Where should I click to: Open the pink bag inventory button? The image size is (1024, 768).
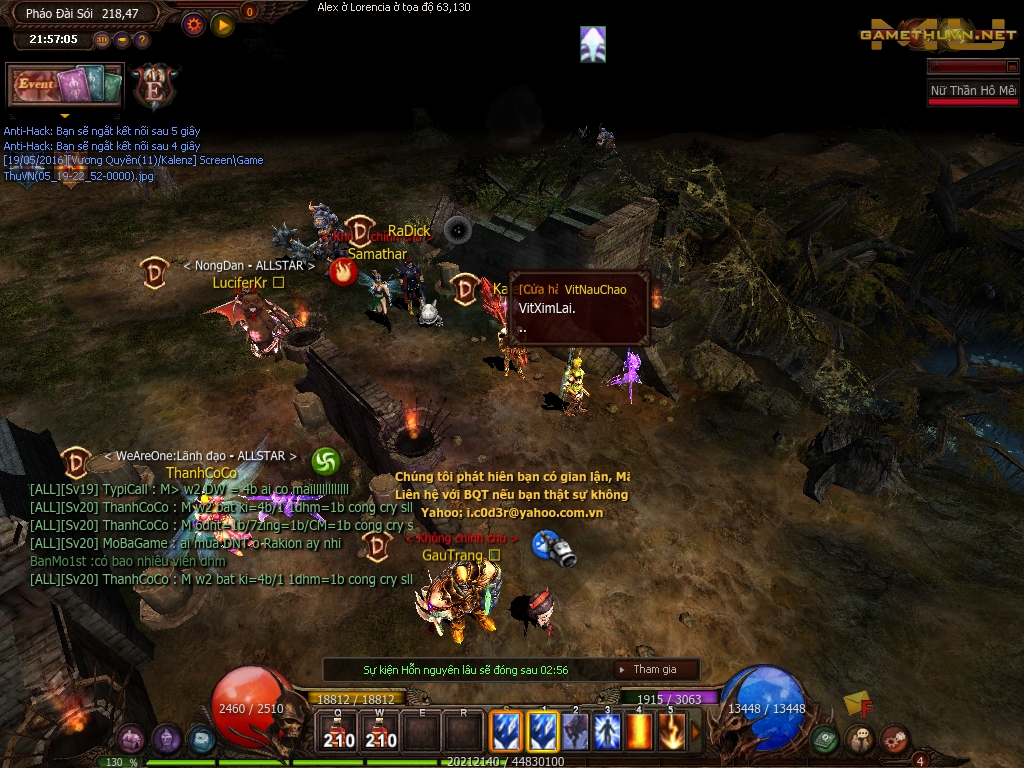pos(131,739)
